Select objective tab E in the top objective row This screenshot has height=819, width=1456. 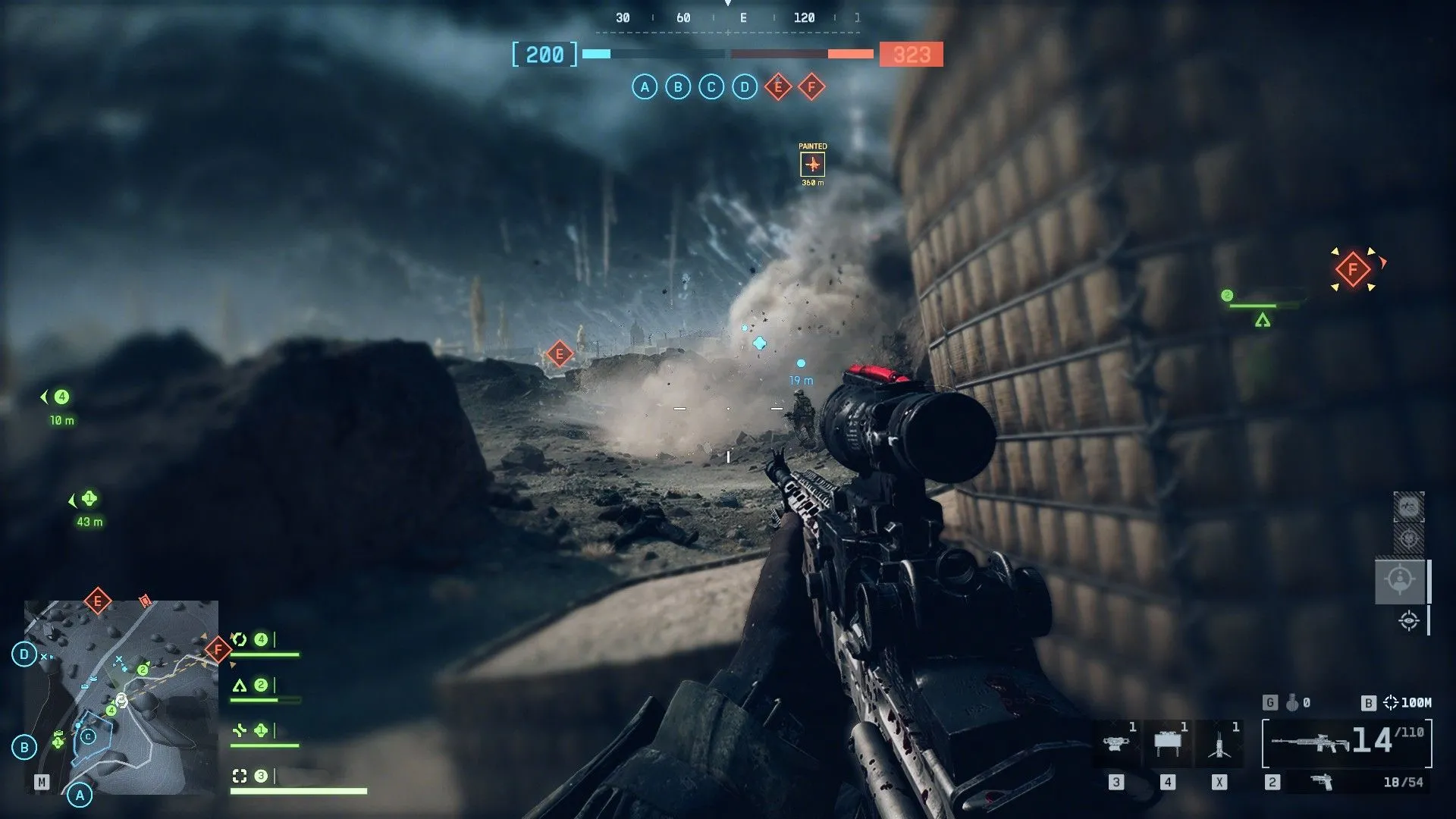click(779, 87)
